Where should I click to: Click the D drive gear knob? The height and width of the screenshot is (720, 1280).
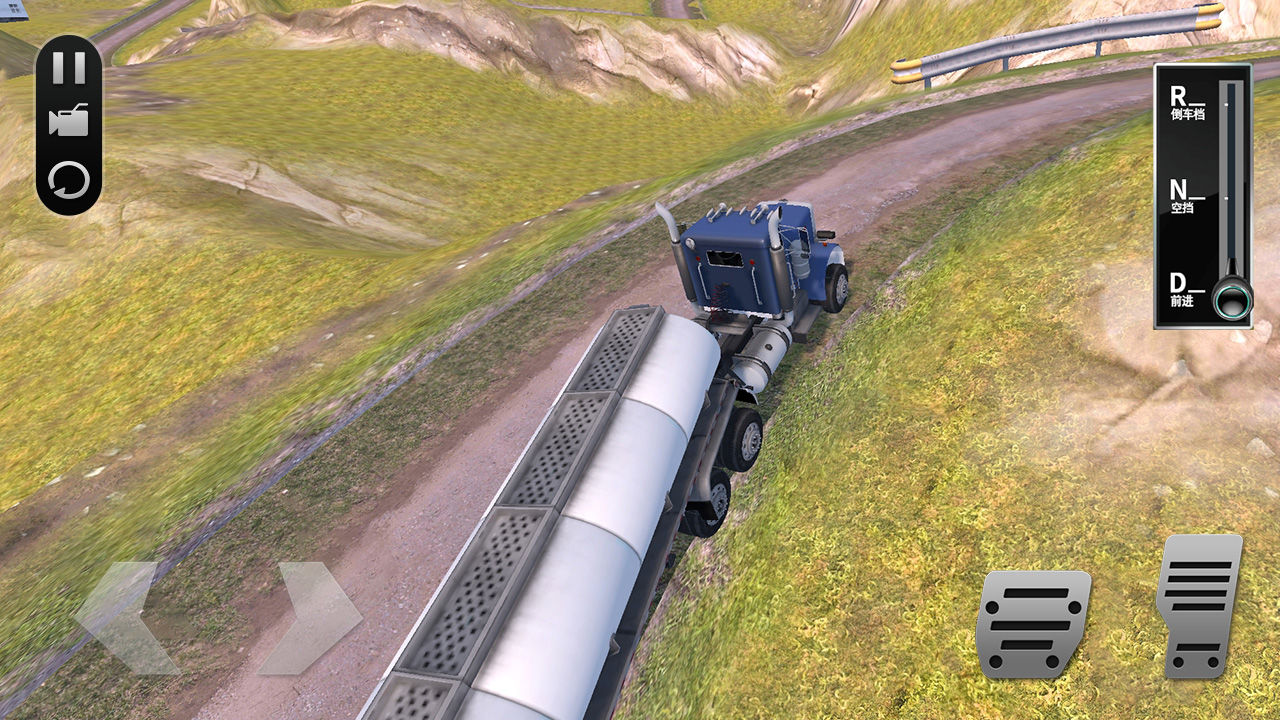pyautogui.click(x=1232, y=298)
